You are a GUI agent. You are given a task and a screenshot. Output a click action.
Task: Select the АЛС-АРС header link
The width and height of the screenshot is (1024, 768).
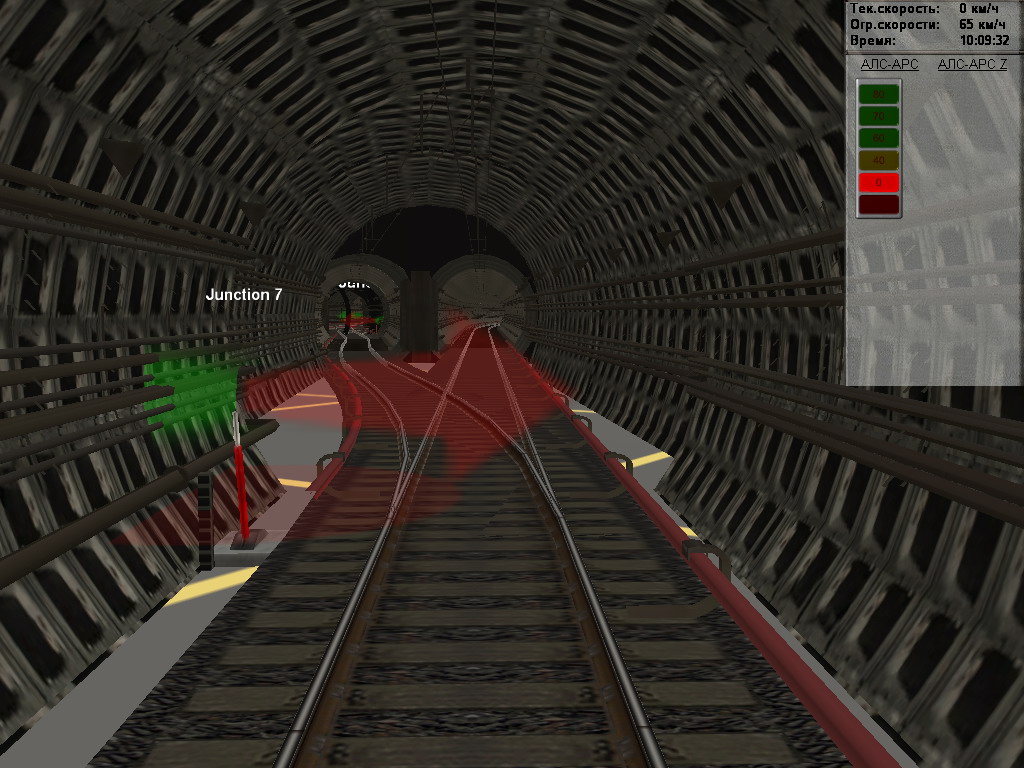point(889,64)
